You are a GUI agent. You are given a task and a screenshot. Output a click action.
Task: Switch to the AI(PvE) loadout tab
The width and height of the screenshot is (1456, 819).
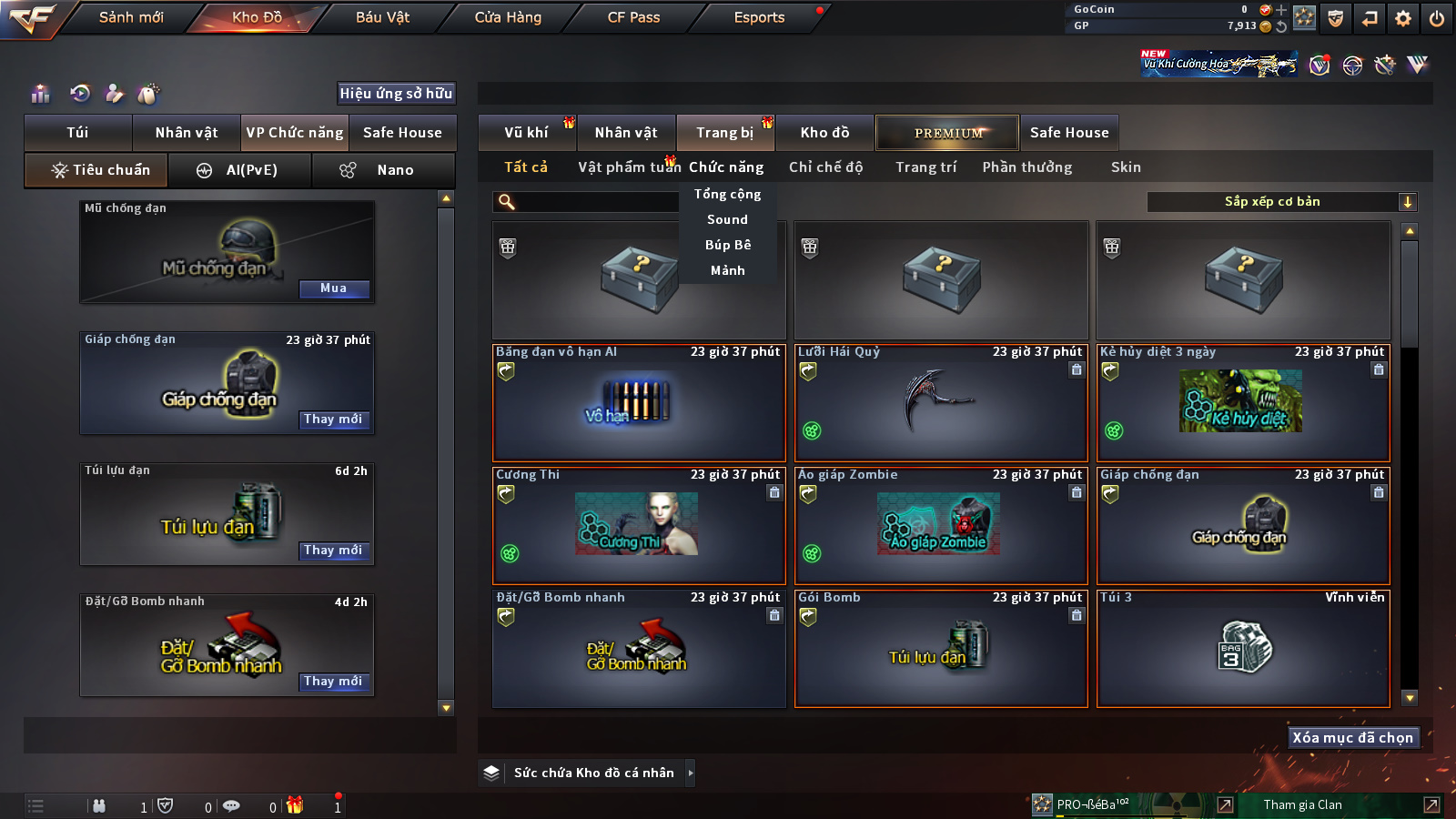pyautogui.click(x=240, y=170)
